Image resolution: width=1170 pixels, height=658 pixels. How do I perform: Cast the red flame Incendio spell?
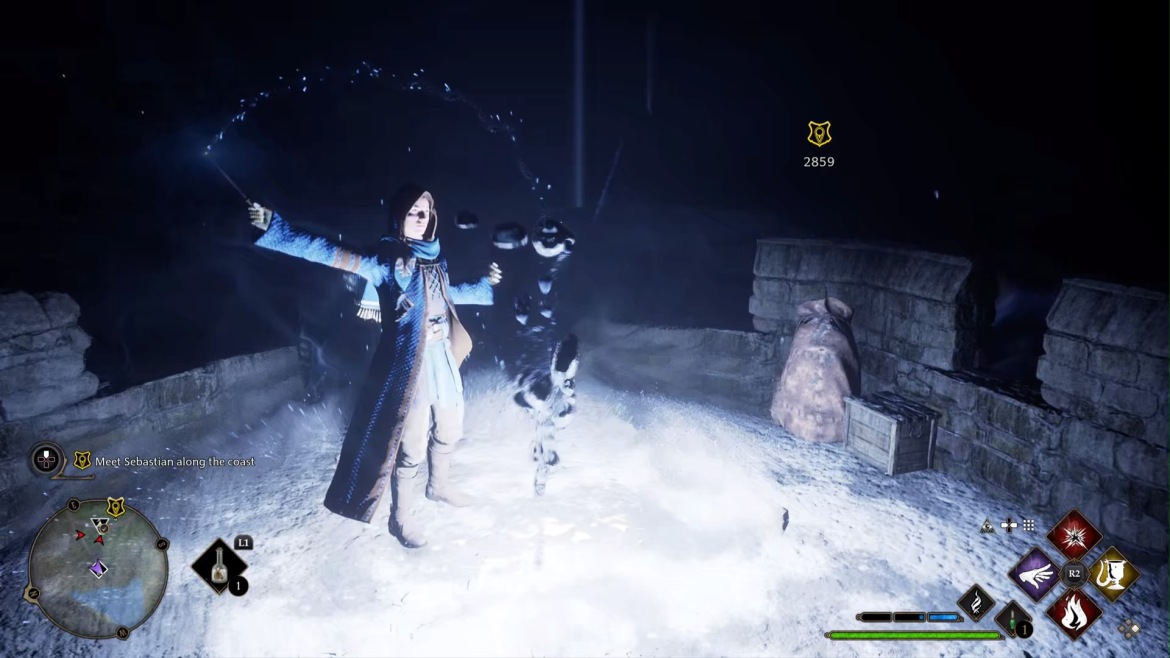[1074, 612]
